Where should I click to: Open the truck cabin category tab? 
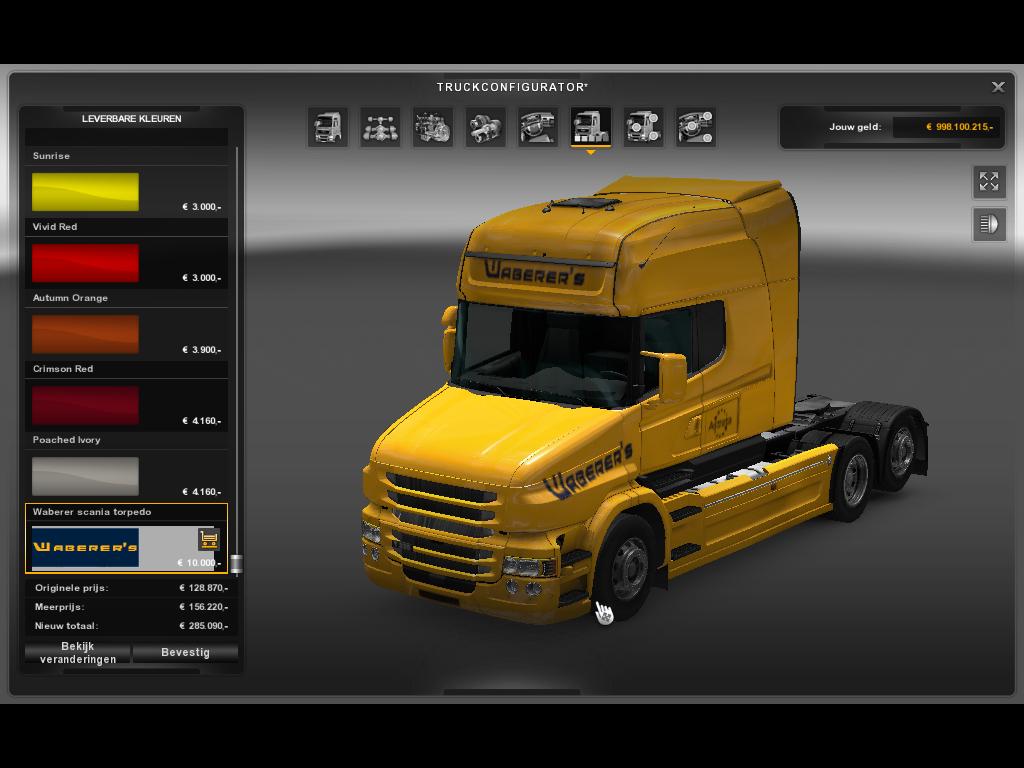pos(328,127)
